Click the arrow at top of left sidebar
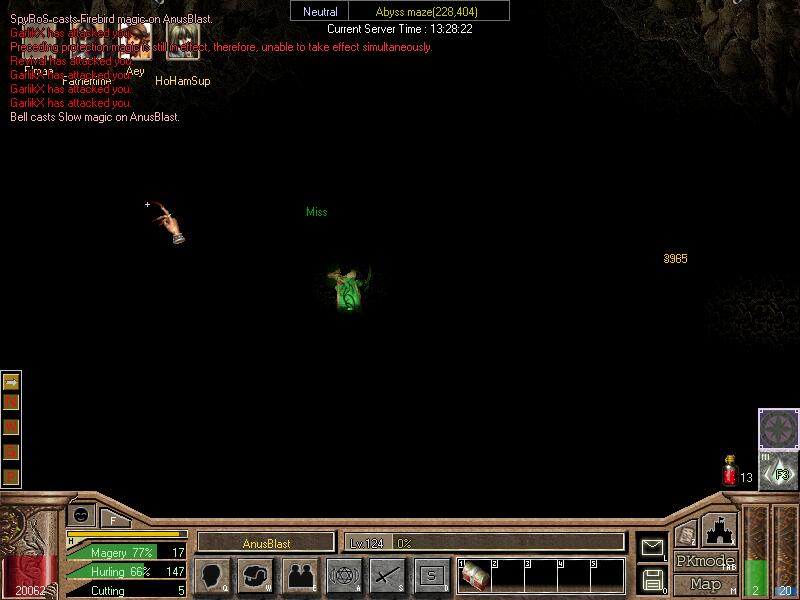The width and height of the screenshot is (800, 600). (x=11, y=381)
